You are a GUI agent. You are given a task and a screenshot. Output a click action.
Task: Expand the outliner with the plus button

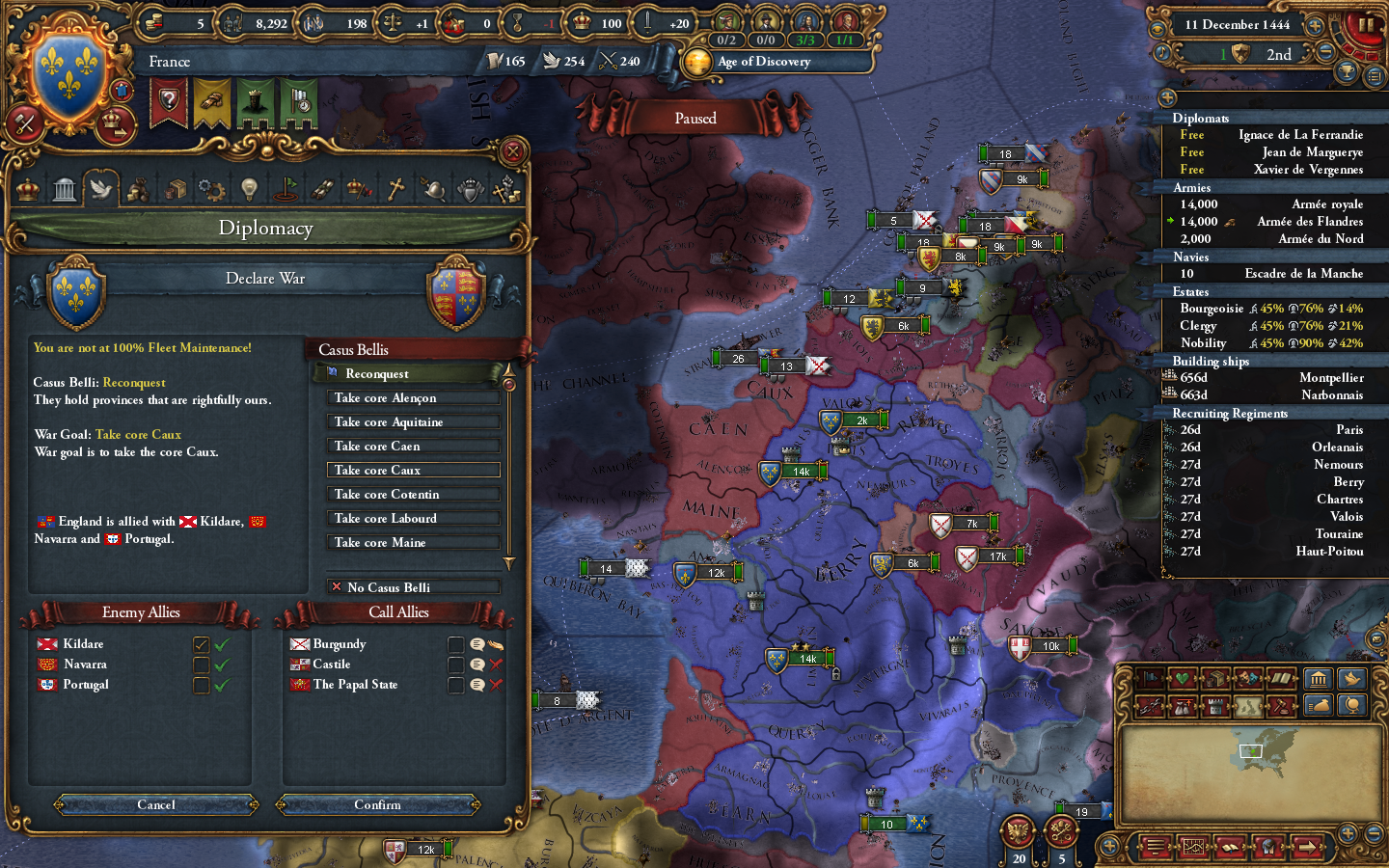click(1166, 96)
